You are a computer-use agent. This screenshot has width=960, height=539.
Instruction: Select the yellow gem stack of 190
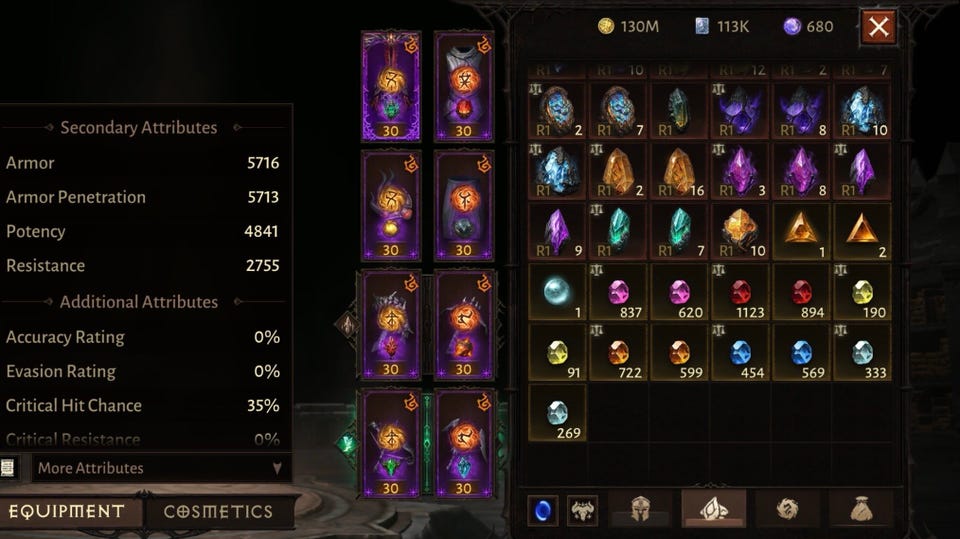862,292
